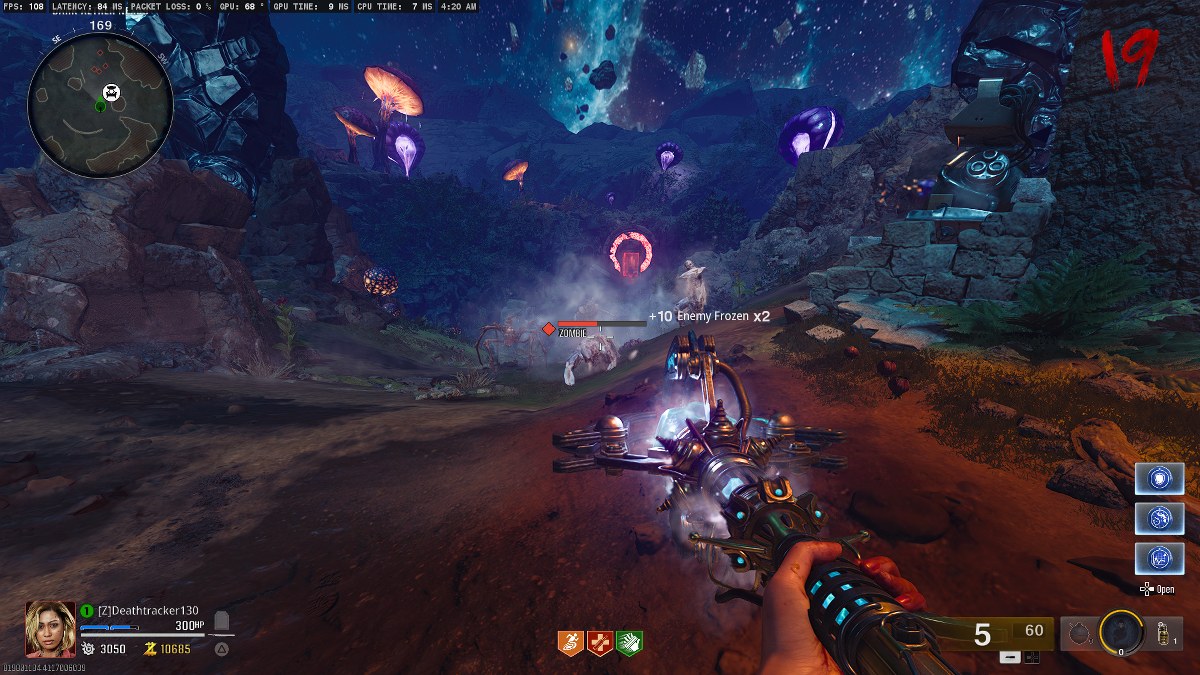1200x675 pixels.
Task: Activate the field upgrade ring icon
Action: (1122, 632)
